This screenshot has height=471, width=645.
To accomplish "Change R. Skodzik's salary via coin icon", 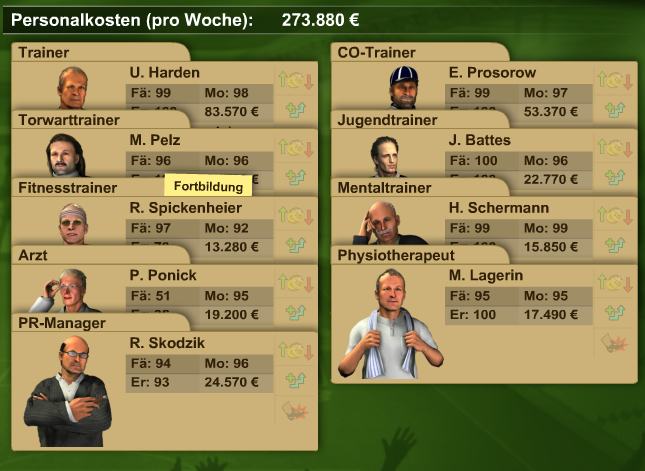I will click(296, 351).
